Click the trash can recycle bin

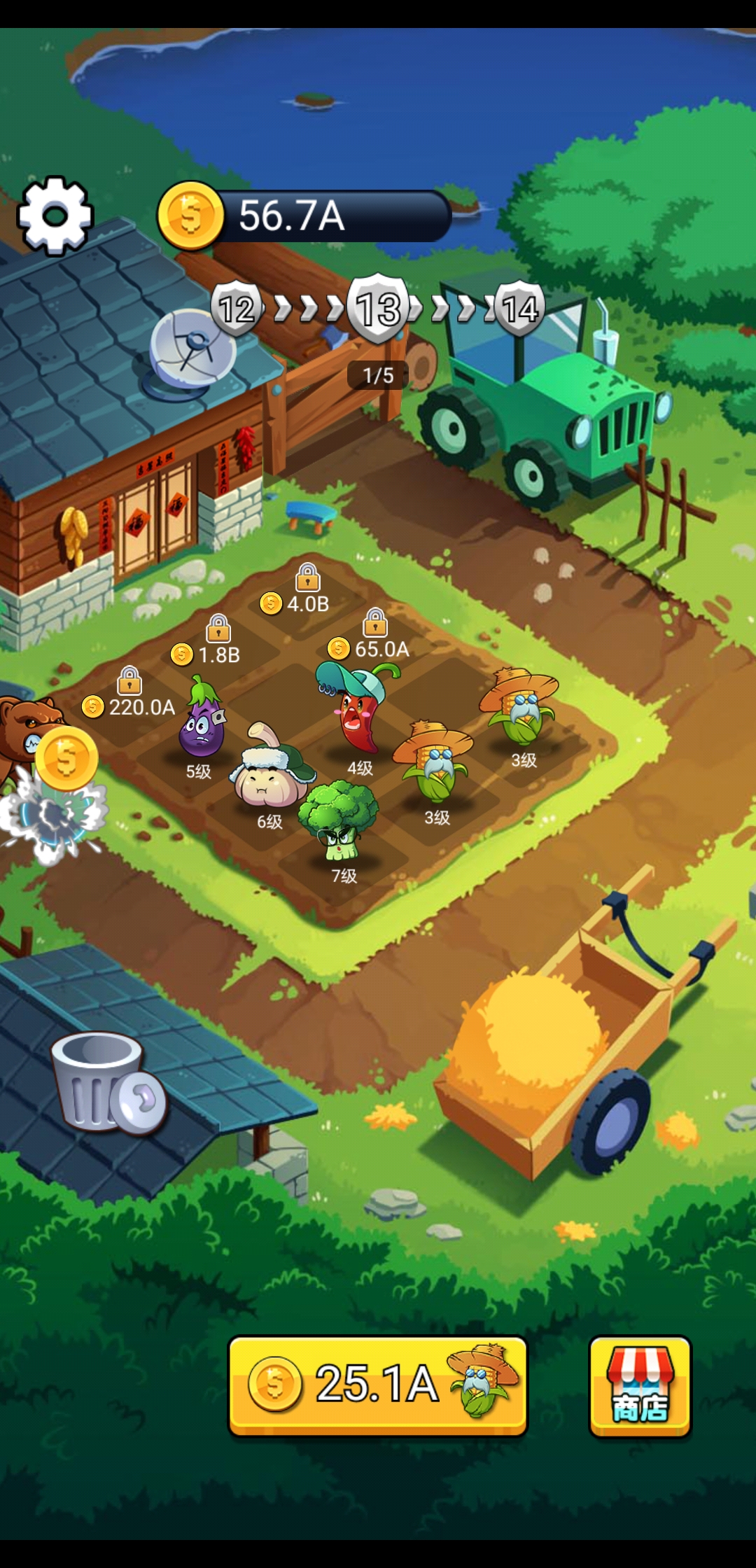click(105, 1081)
